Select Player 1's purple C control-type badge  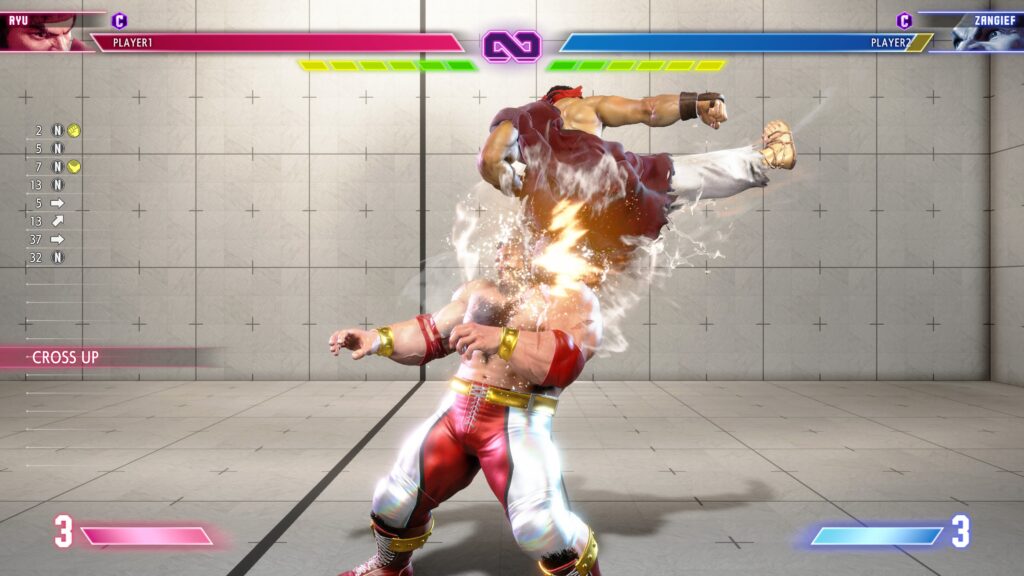[x=119, y=20]
